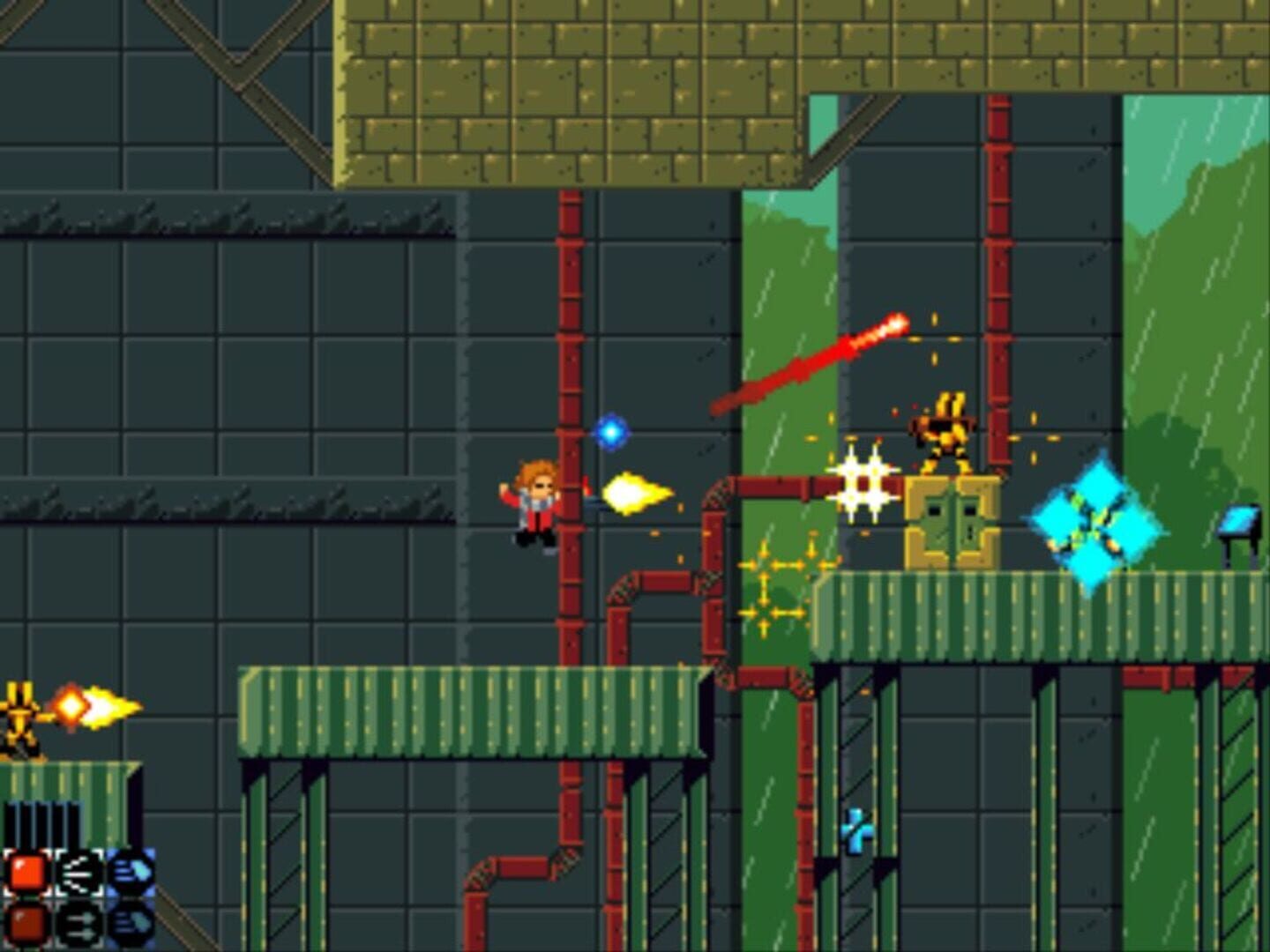1270x952 pixels.
Task: Click the faded blue ability icon in the lower HUD row
Action: pos(129,924)
